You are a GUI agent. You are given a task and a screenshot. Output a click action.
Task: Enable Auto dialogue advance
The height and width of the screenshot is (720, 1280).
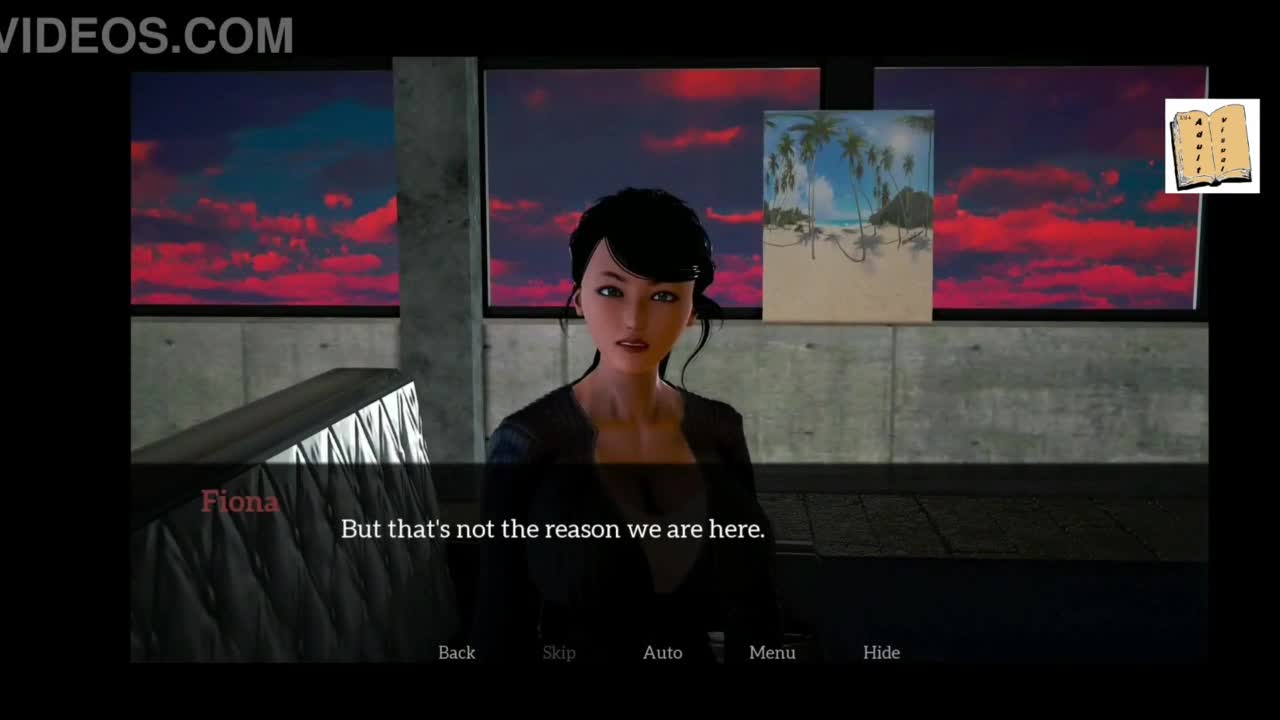[x=662, y=652]
